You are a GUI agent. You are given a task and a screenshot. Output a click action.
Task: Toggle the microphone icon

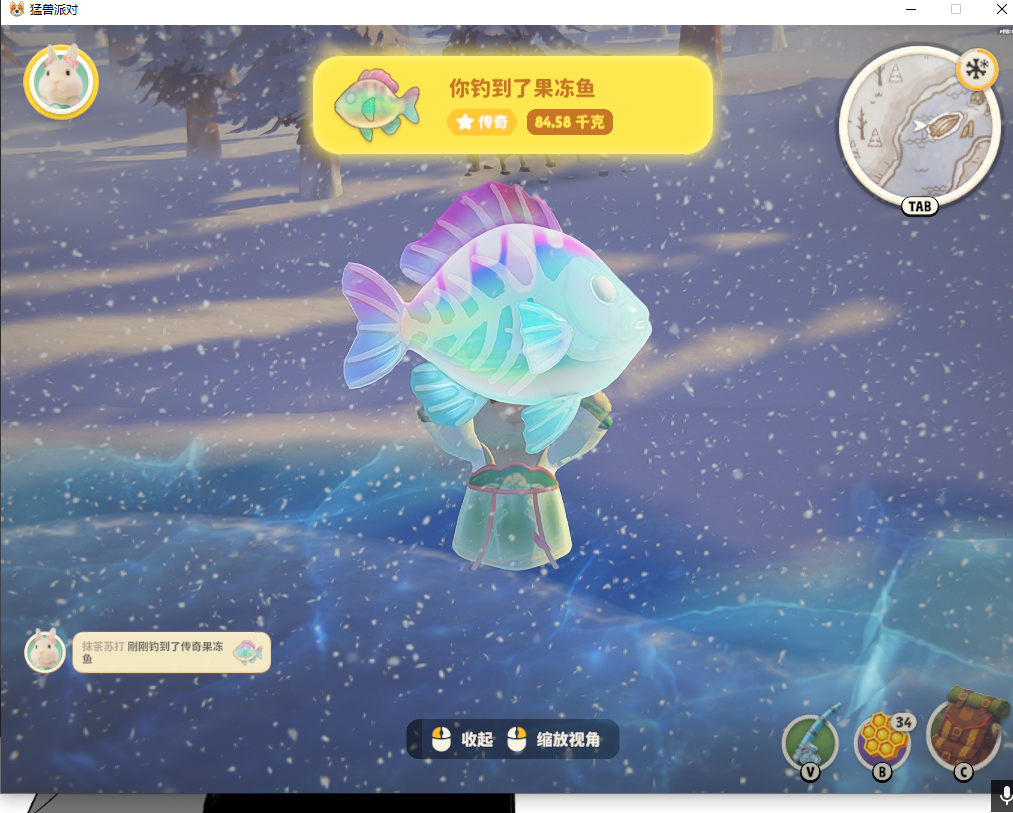1002,796
